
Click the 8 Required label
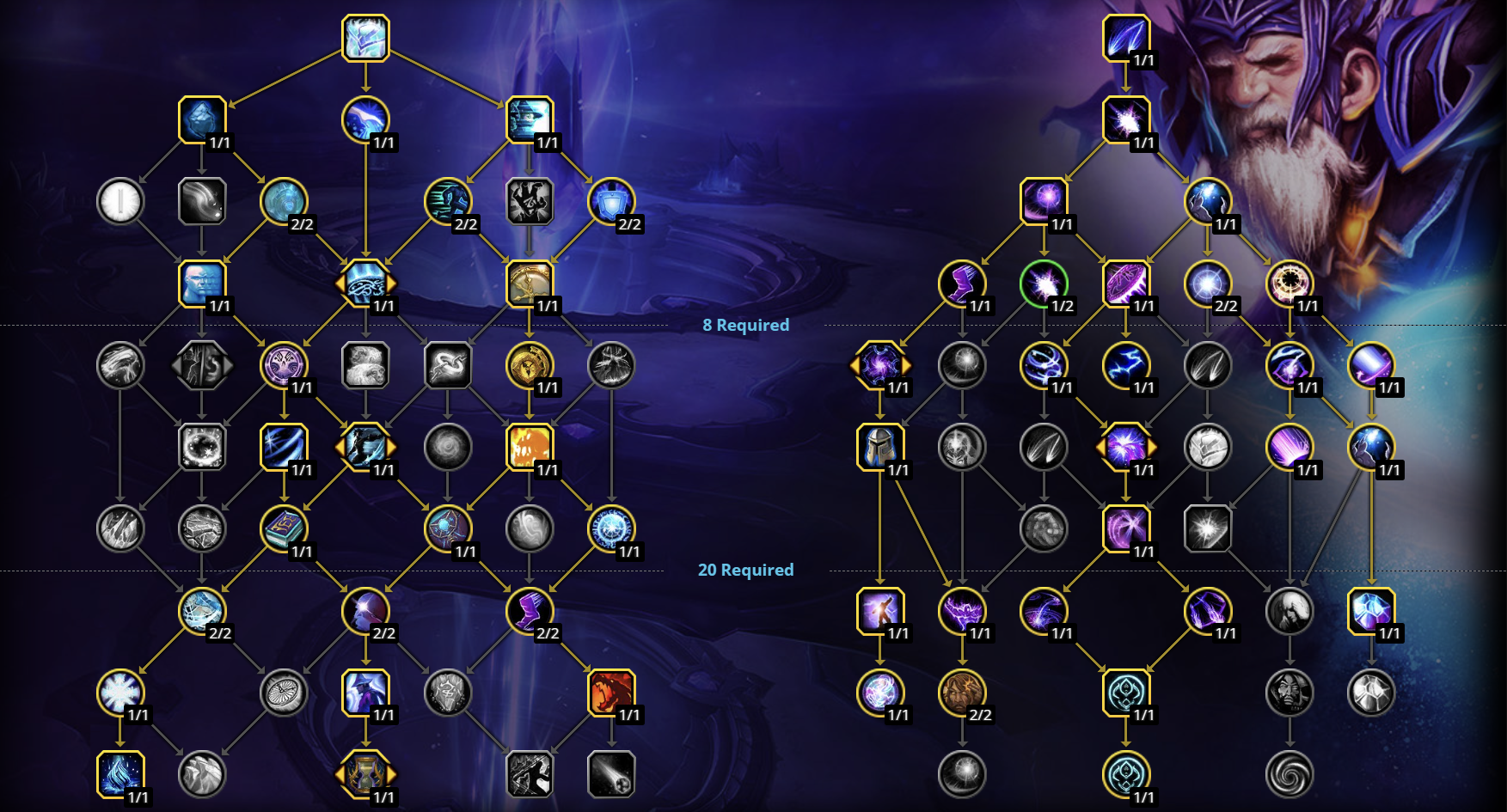[744, 325]
